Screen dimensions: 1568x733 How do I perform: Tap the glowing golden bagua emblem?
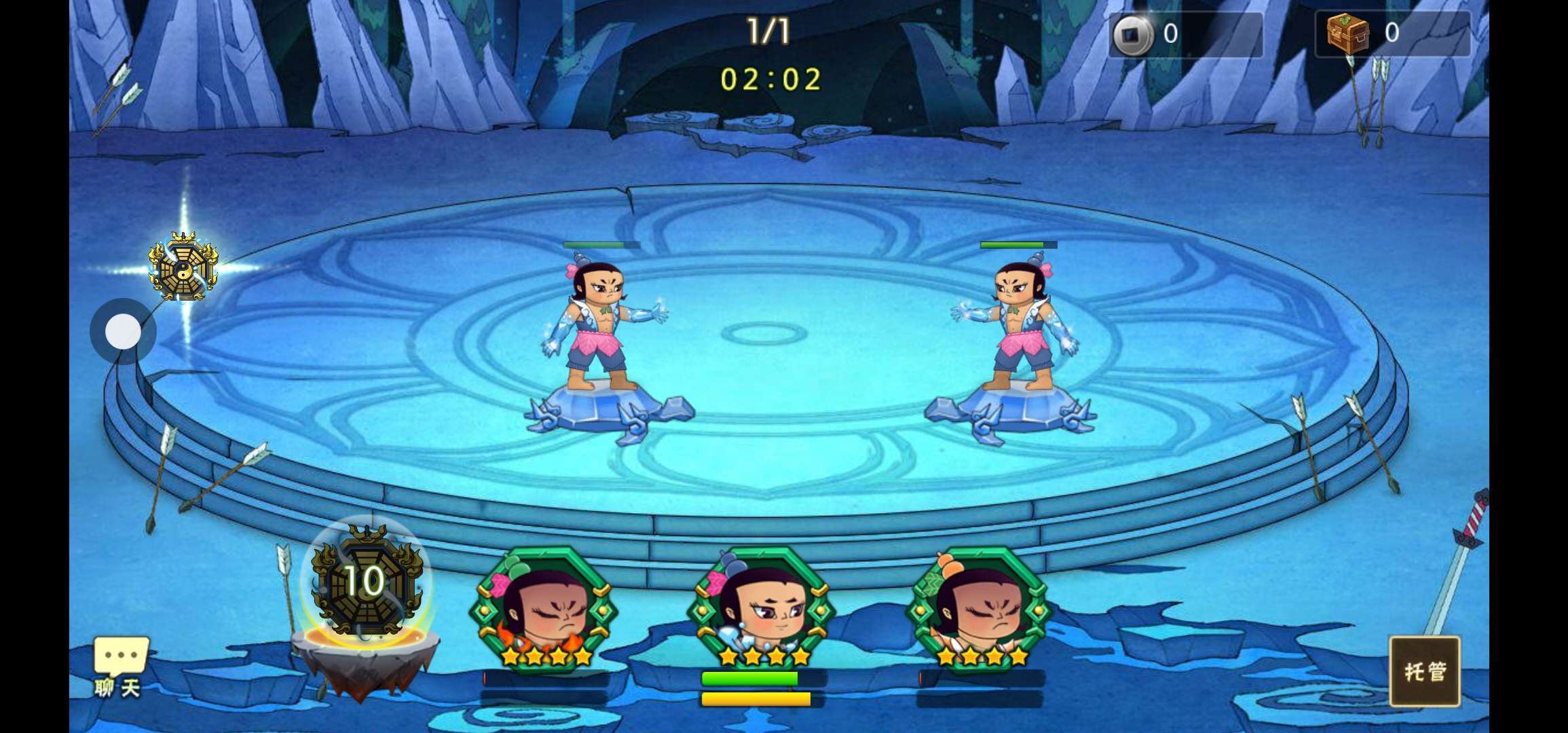[183, 268]
